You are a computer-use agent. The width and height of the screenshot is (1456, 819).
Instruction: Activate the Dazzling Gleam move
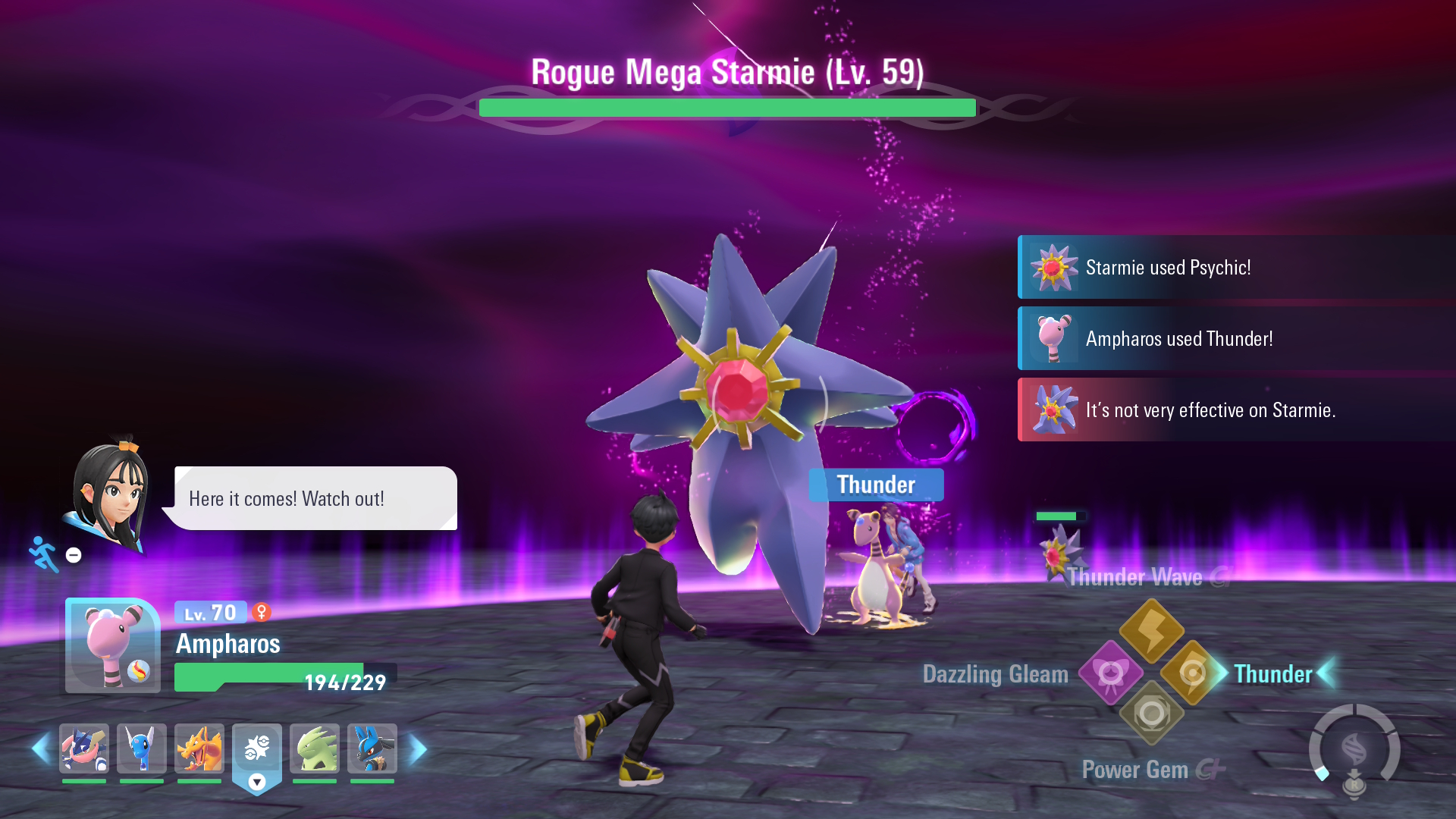point(1111,673)
